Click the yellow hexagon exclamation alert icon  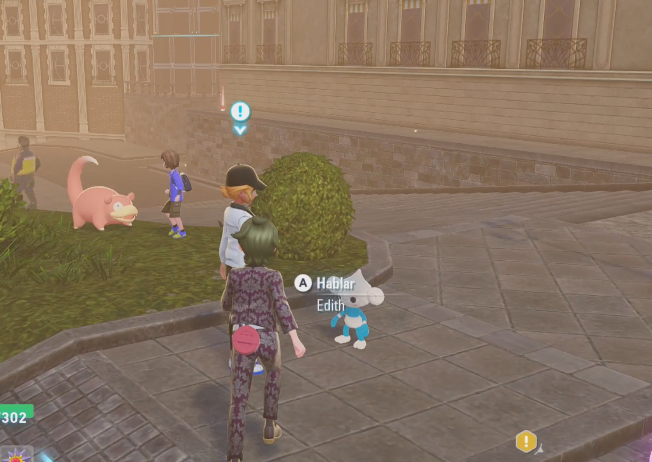click(526, 441)
